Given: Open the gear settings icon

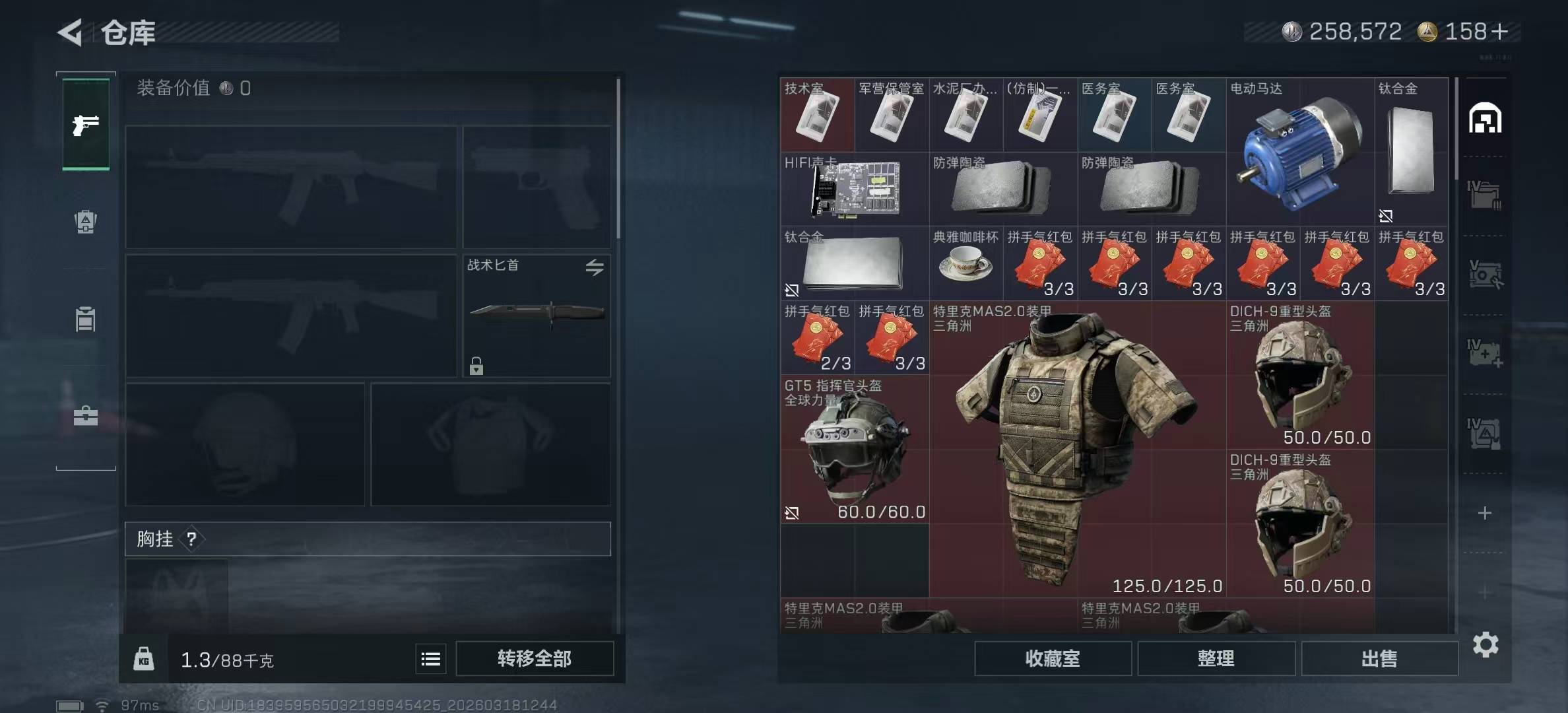Looking at the screenshot, I should [1485, 644].
